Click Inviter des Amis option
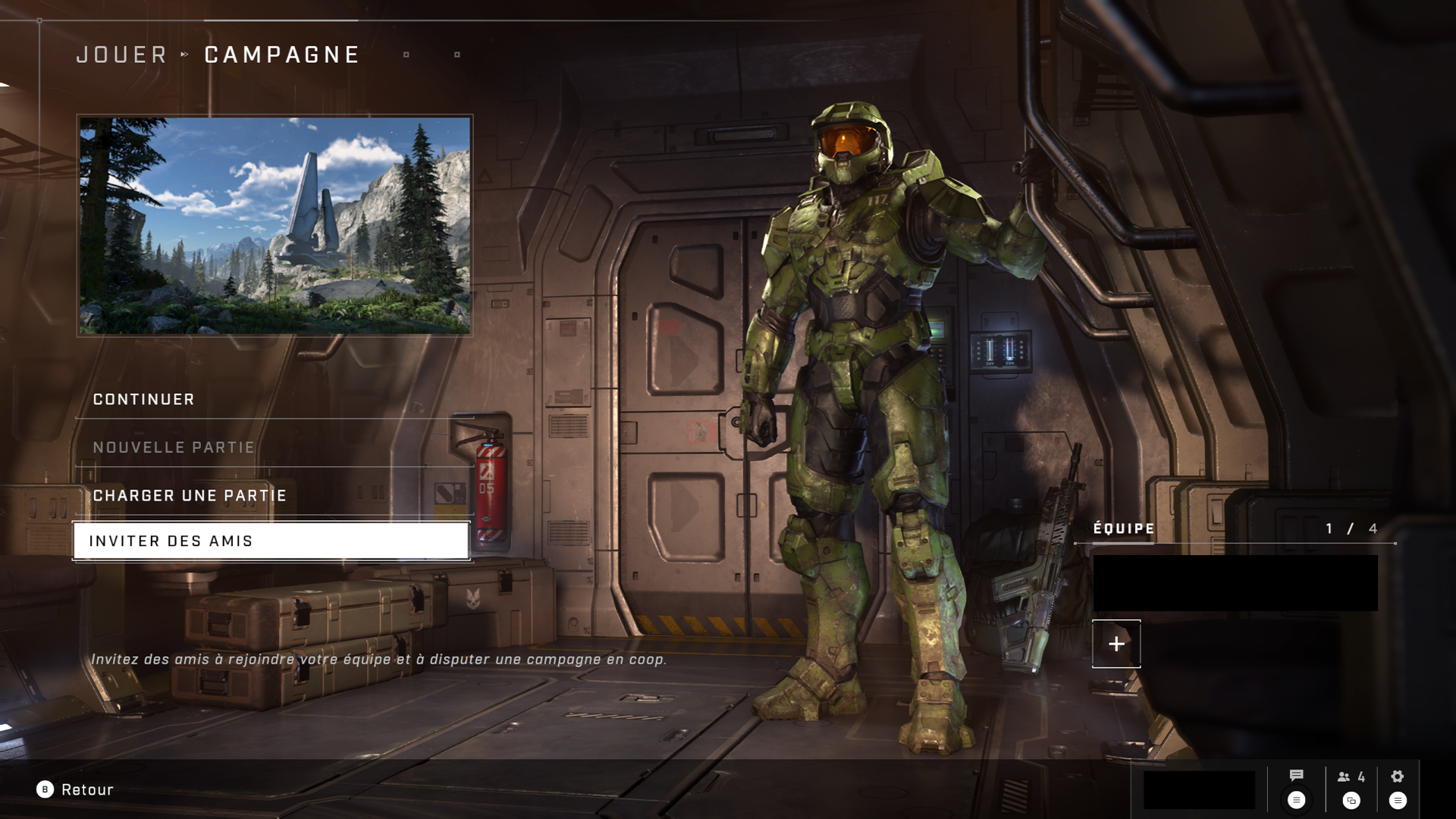The height and width of the screenshot is (819, 1456). tap(271, 541)
